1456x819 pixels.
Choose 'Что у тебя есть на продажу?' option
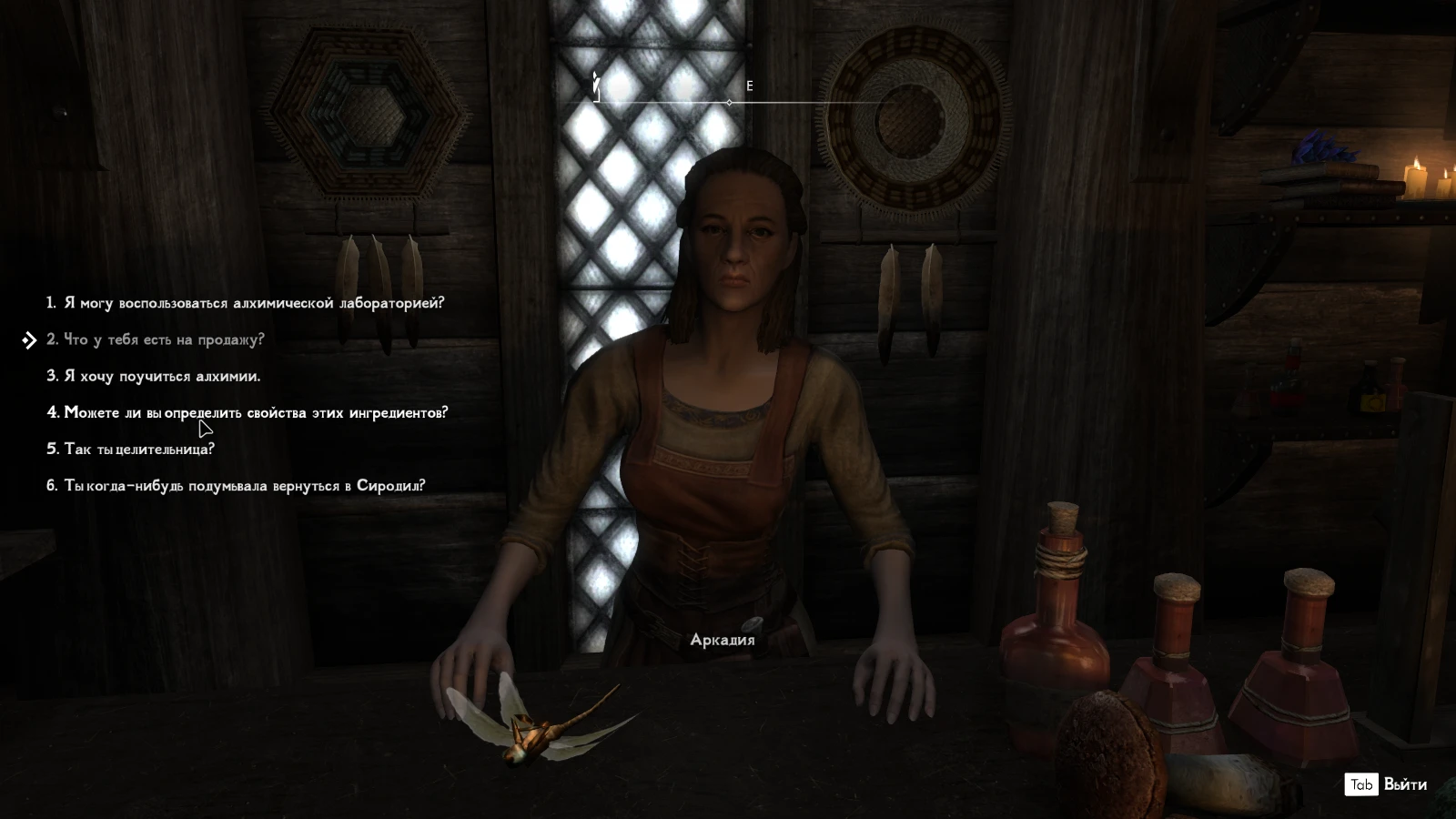coord(156,339)
